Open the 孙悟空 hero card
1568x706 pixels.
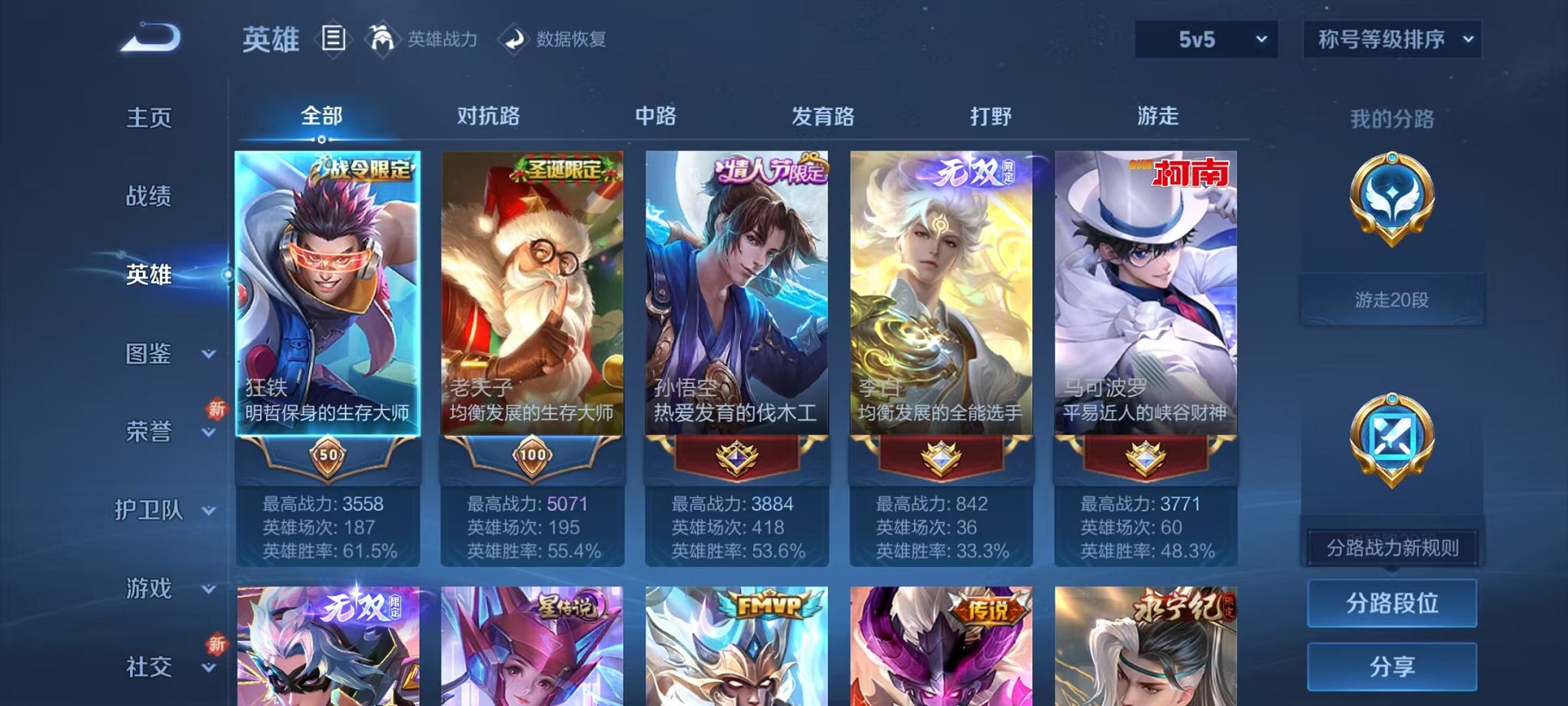coord(738,308)
